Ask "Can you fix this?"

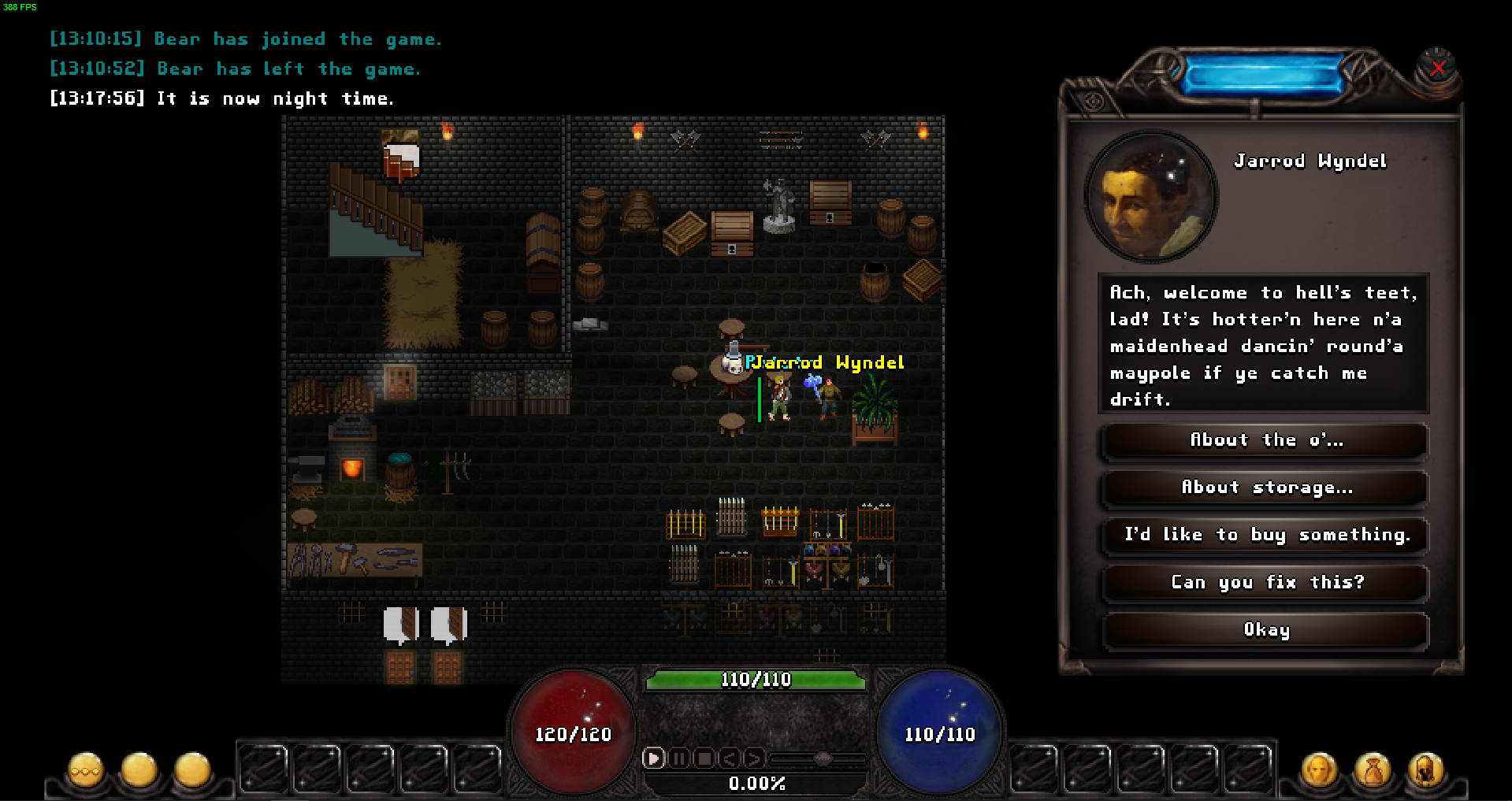1265,583
